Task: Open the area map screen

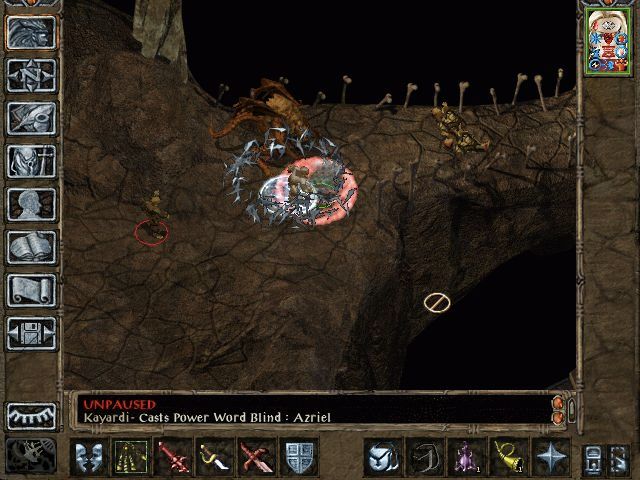Action: click(31, 75)
